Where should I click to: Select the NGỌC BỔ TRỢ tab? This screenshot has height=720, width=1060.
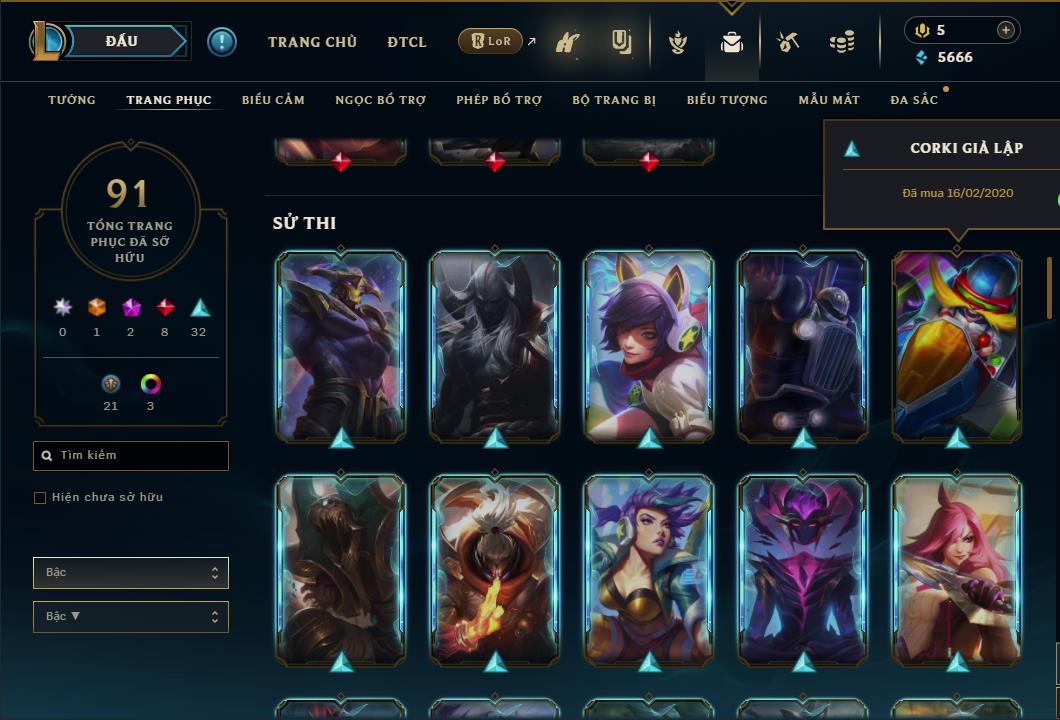point(380,100)
